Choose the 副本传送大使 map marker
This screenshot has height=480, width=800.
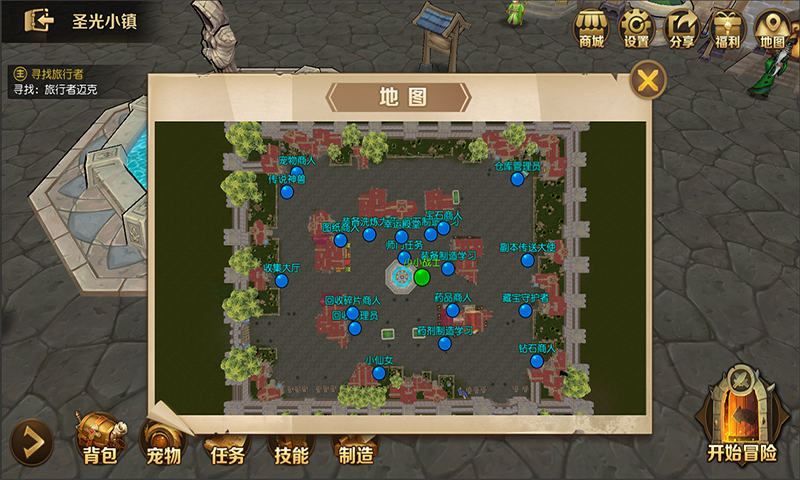click(527, 260)
